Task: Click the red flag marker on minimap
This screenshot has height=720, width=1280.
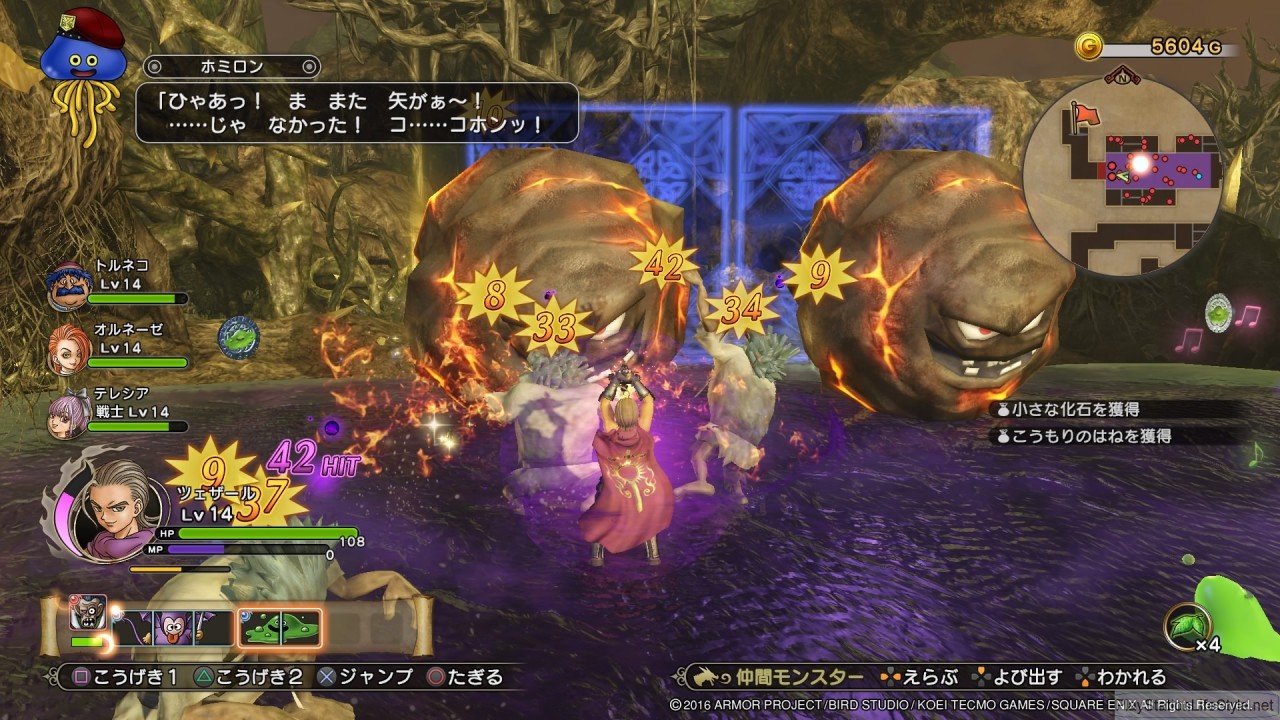Action: coord(1084,115)
